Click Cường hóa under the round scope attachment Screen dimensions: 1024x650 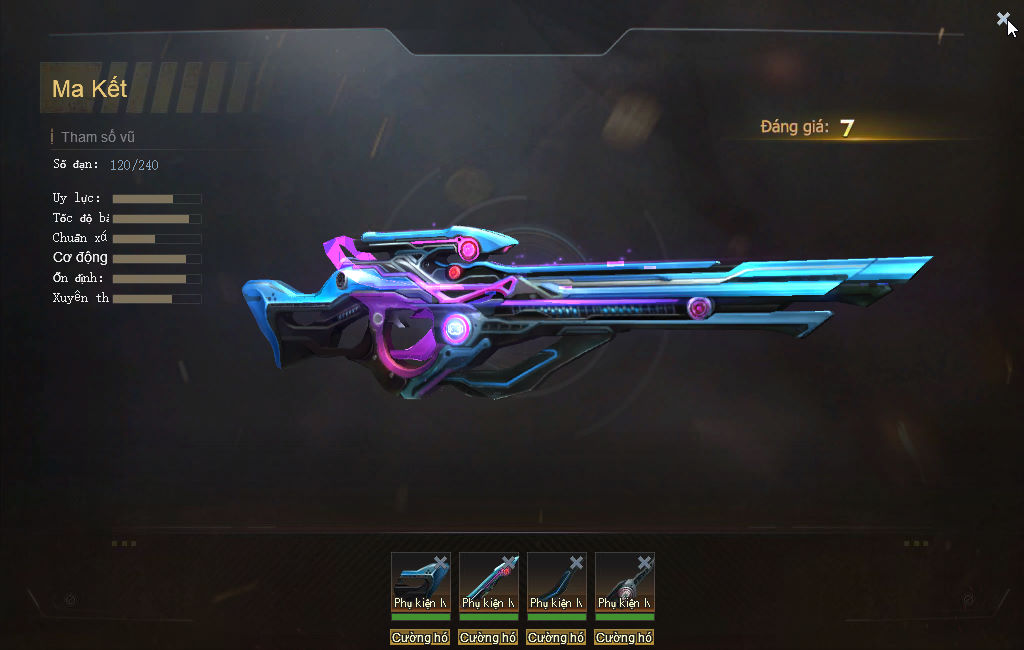(624, 637)
